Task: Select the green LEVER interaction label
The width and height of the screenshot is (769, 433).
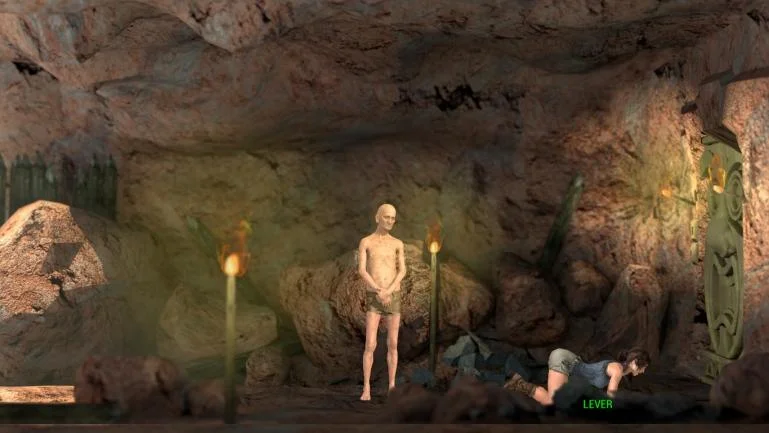Action: pyautogui.click(x=598, y=404)
